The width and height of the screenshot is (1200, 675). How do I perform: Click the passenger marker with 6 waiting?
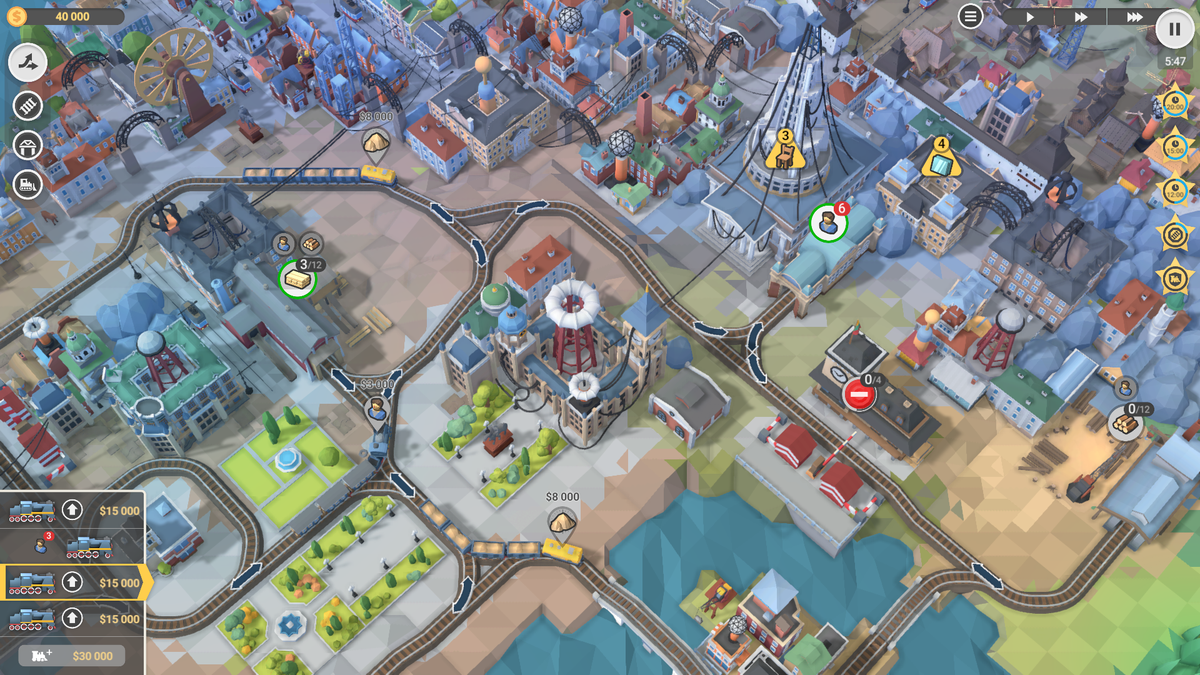click(827, 223)
